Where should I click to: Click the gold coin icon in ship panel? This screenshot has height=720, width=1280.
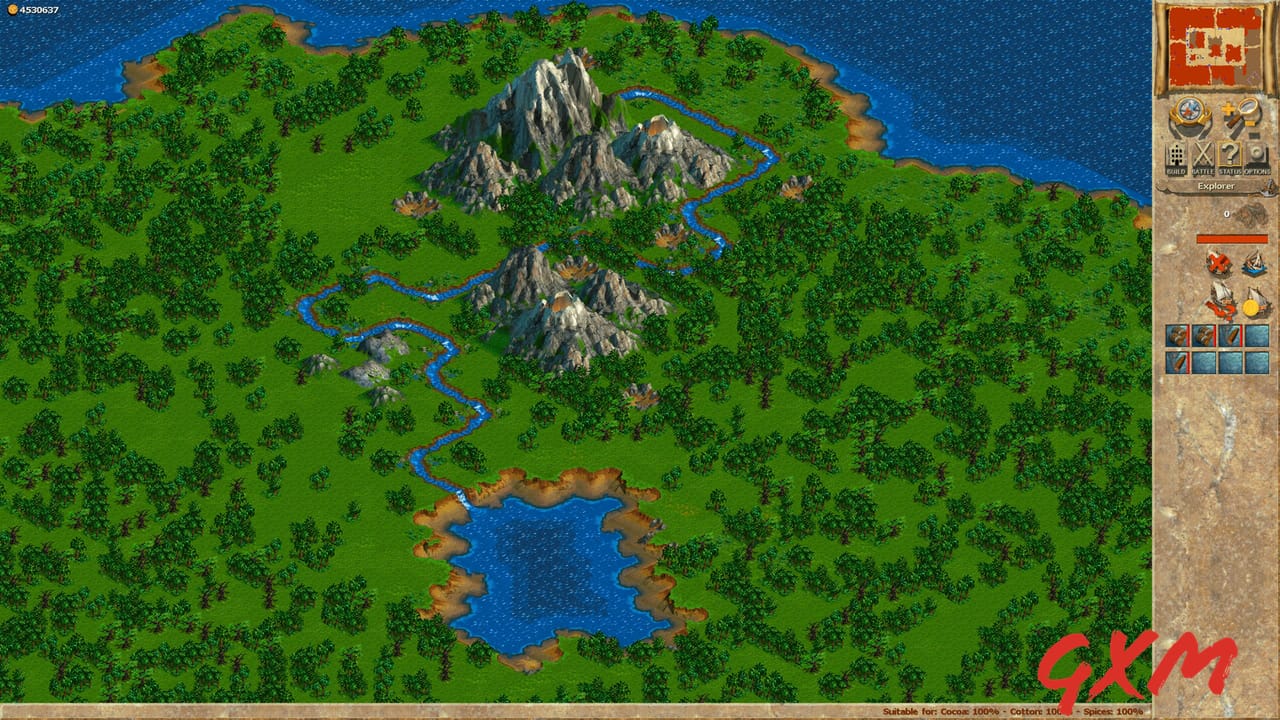(x=1251, y=306)
